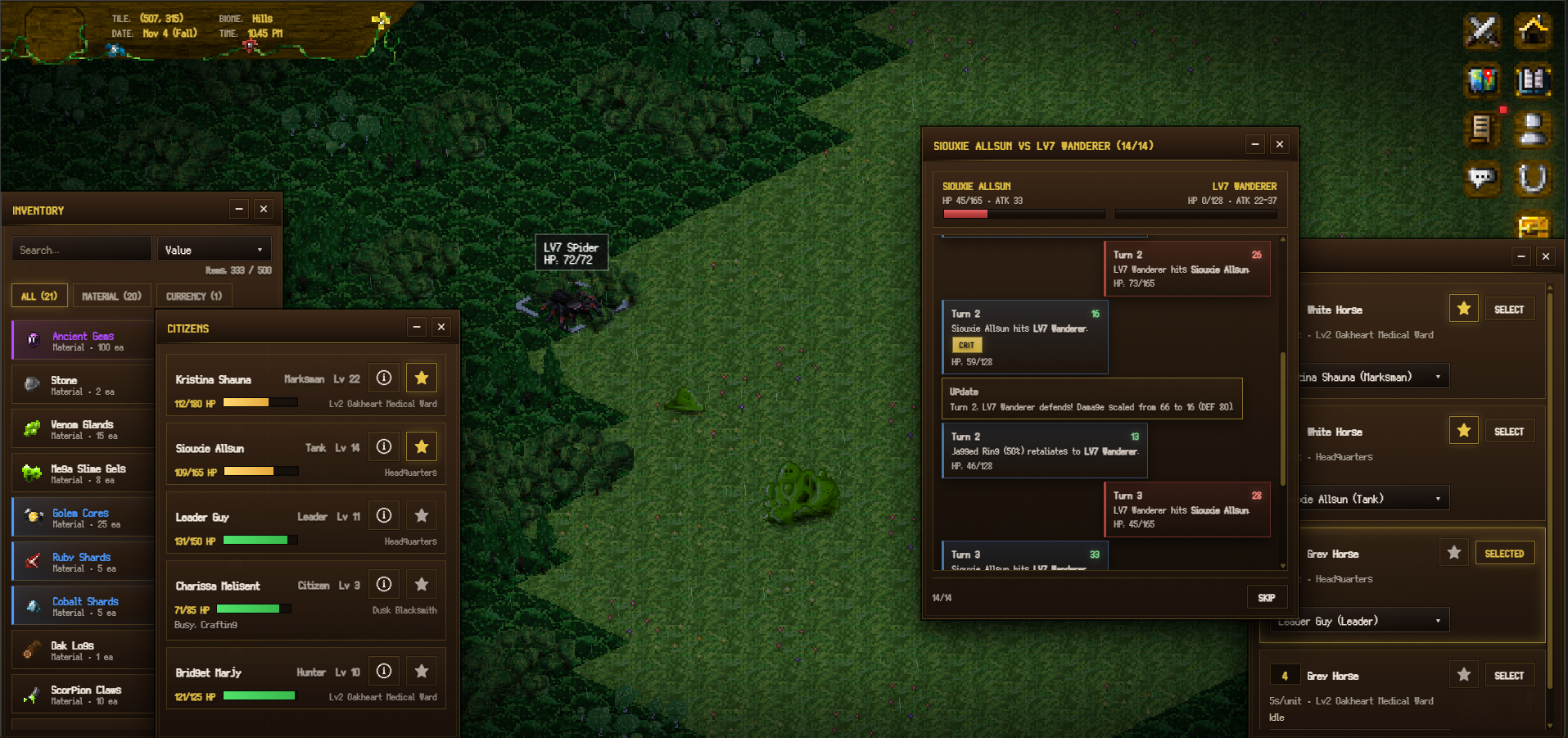Viewport: 1568px width, 738px height.
Task: Select the unit 4 Grey Horse
Action: pos(1508,676)
